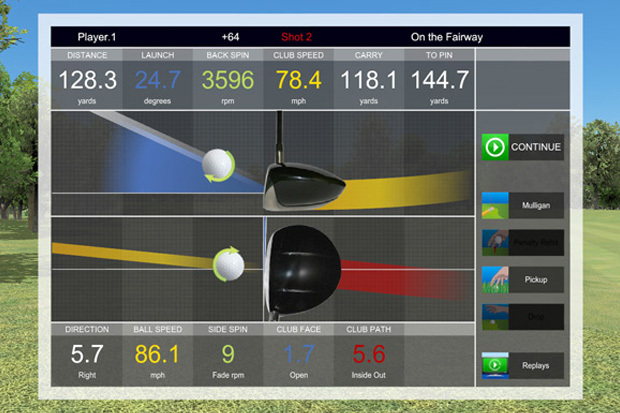Take a Mulligan on this shot
Viewport: 620px width, 413px height.
[x=522, y=205]
